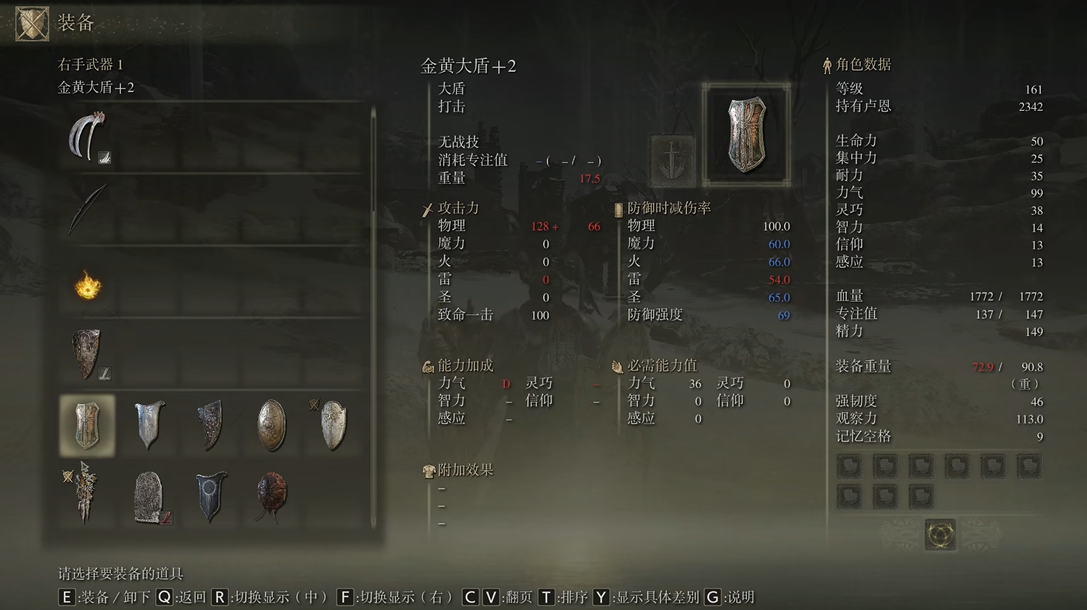Image resolution: width=1087 pixels, height=610 pixels.
Task: Click the crossed-swords equipment icon in the header
Action: [32, 24]
